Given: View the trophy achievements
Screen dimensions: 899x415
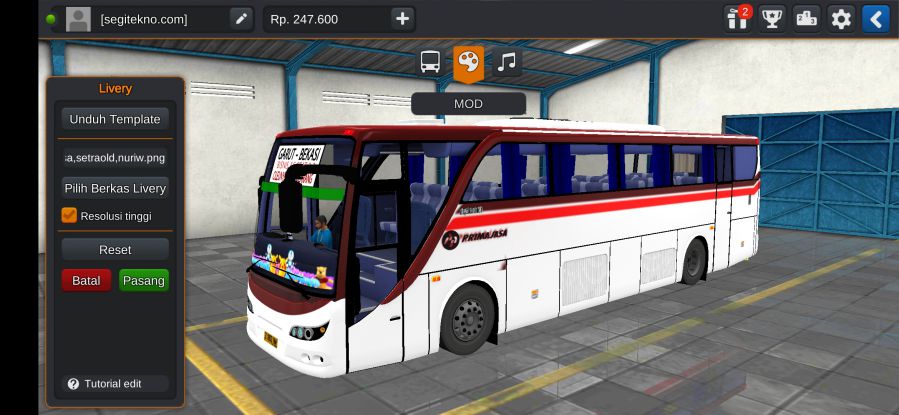Looking at the screenshot, I should 771,18.
